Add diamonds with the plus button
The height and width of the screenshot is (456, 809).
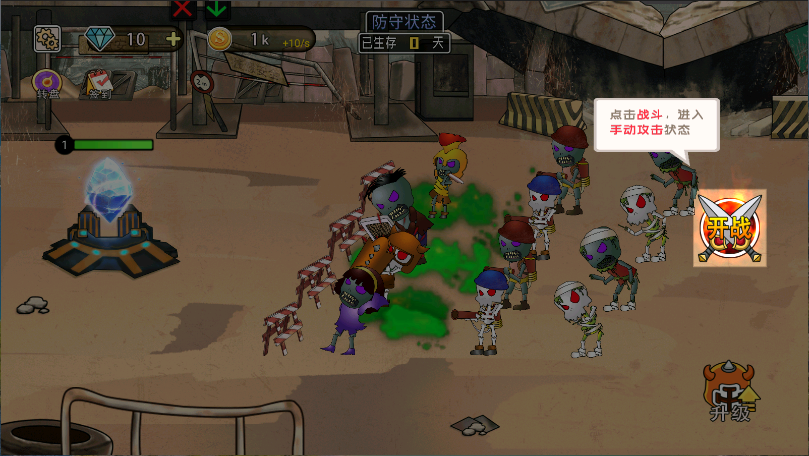point(173,39)
